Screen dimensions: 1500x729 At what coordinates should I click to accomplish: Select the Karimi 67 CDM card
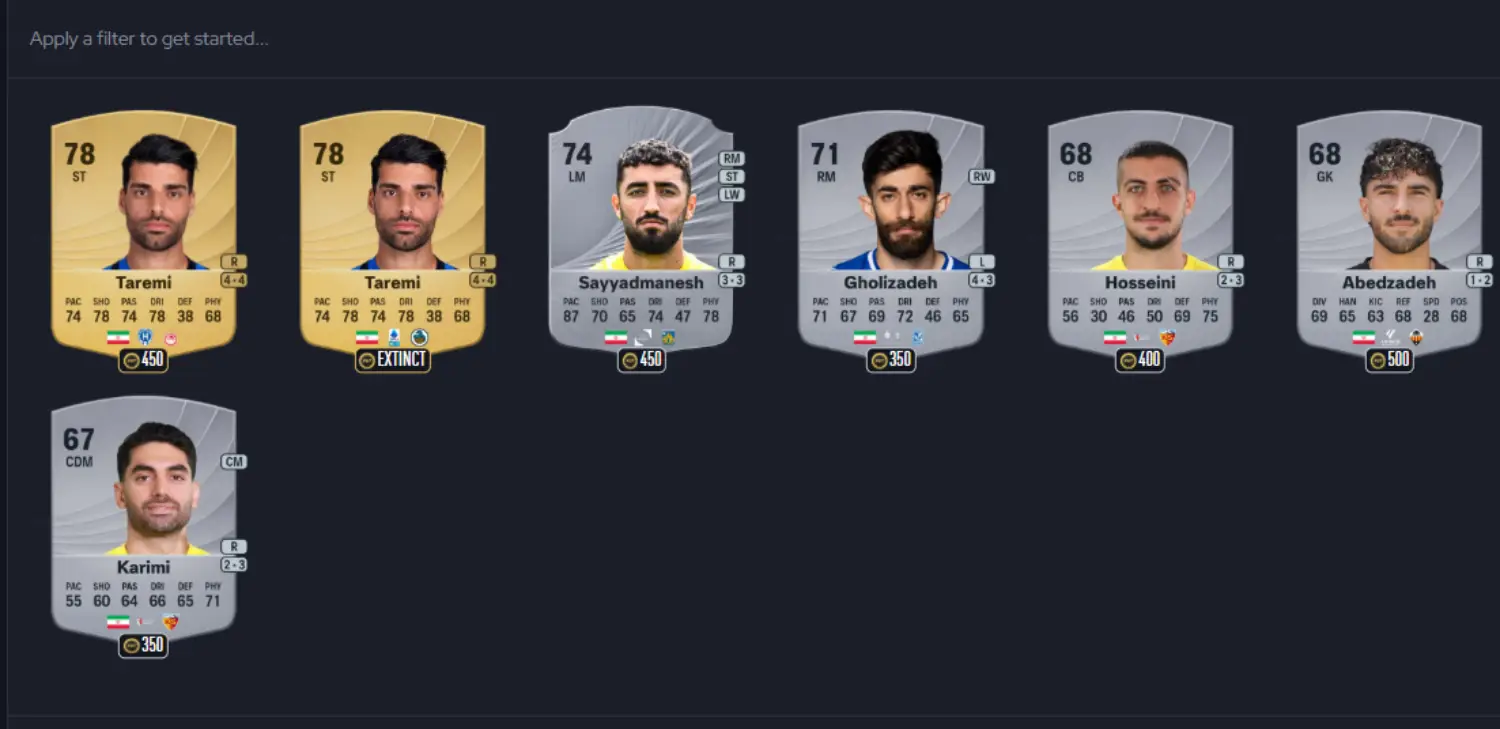pos(143,520)
